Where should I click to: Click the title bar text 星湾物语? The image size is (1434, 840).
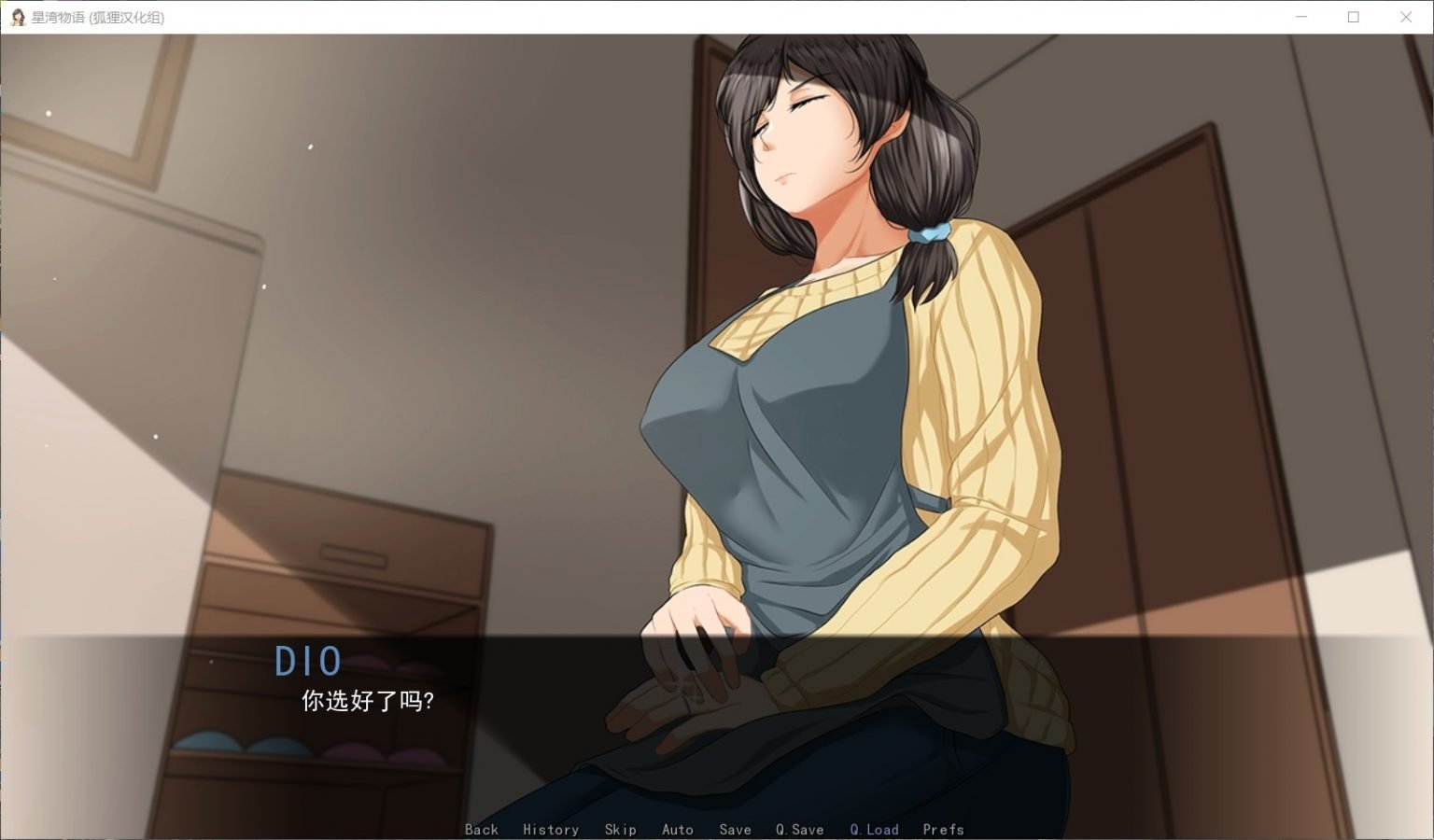(56, 16)
